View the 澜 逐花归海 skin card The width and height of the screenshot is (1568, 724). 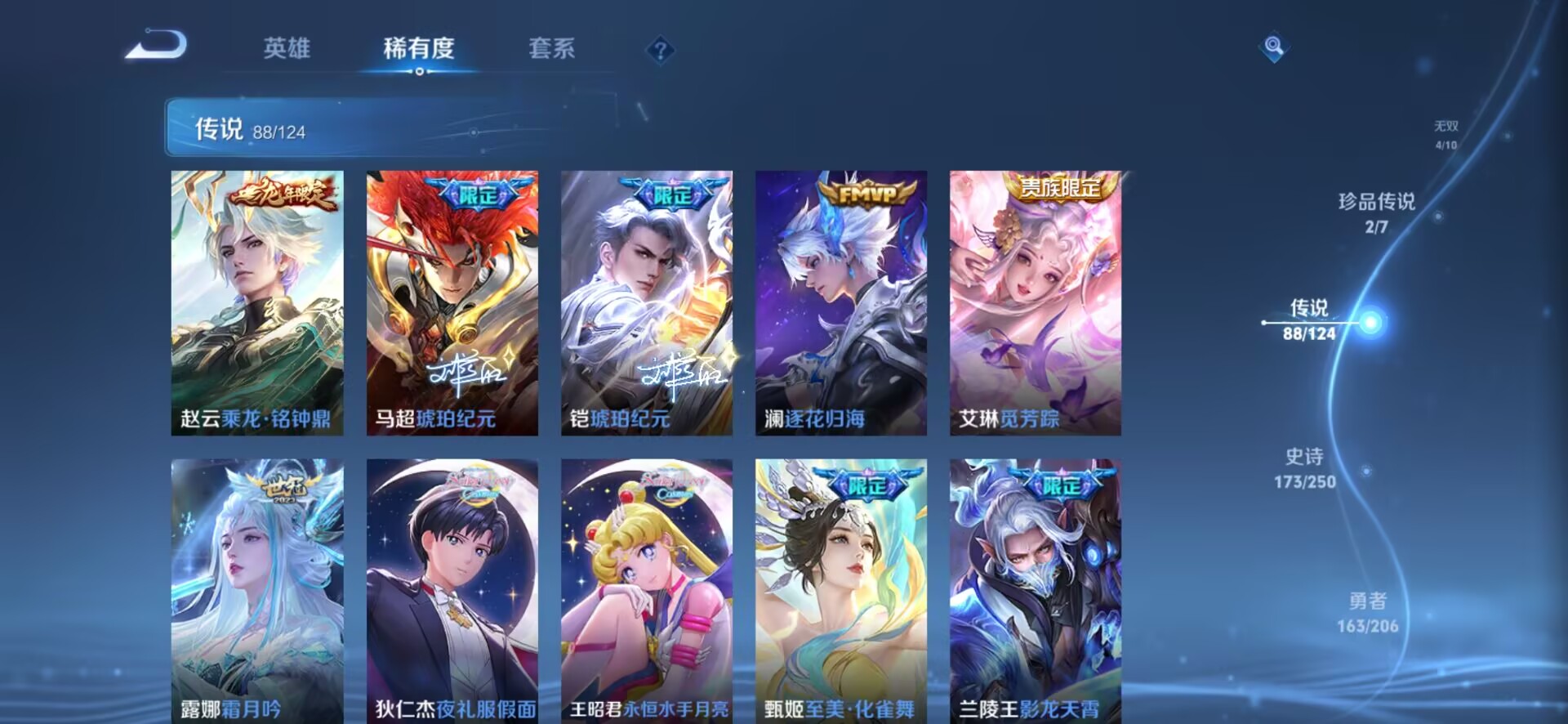(840, 302)
